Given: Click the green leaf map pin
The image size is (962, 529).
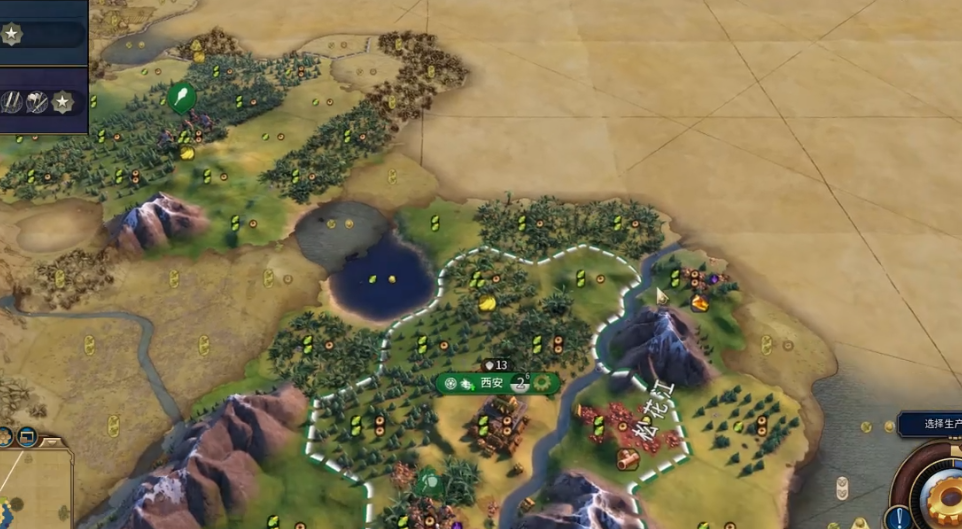Looking at the screenshot, I should [181, 97].
